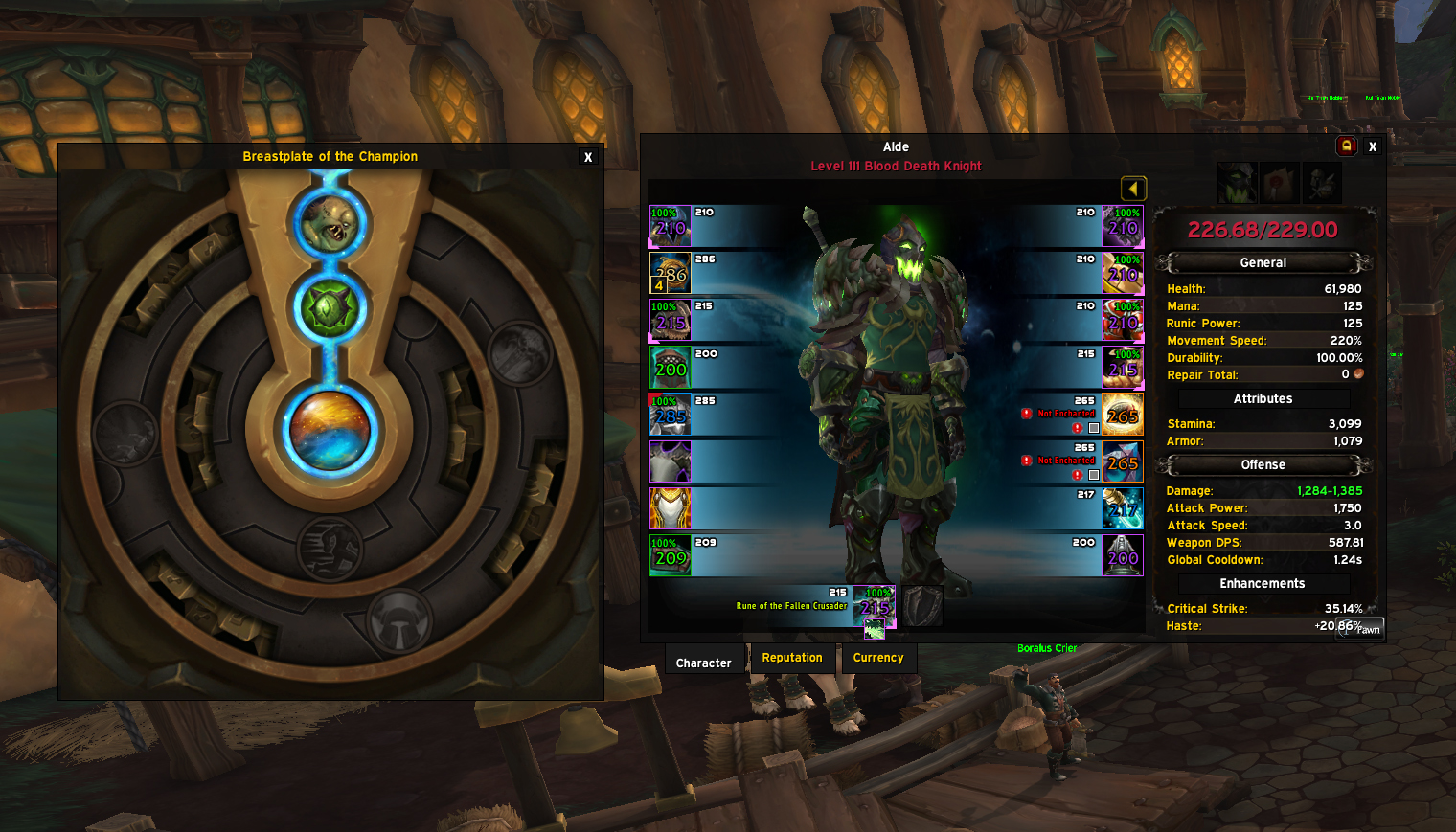Click the gold-trimmed tabard slot
Screen dimensions: 1456x832
tap(671, 509)
